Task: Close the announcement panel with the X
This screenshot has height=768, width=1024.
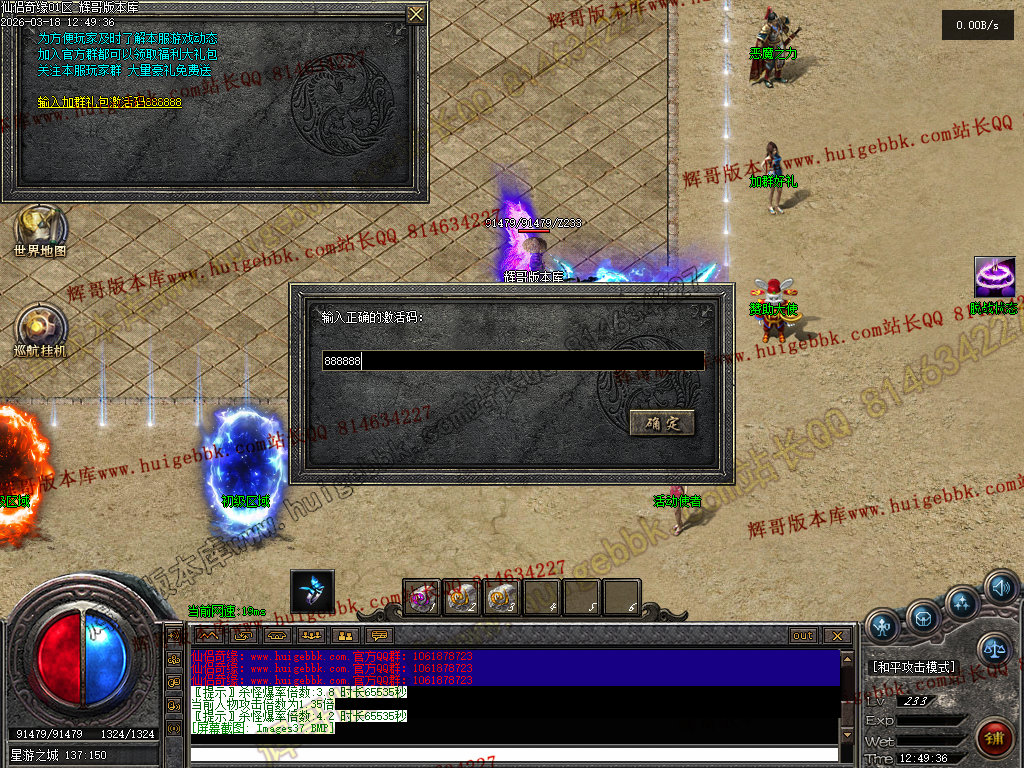Action: point(416,14)
